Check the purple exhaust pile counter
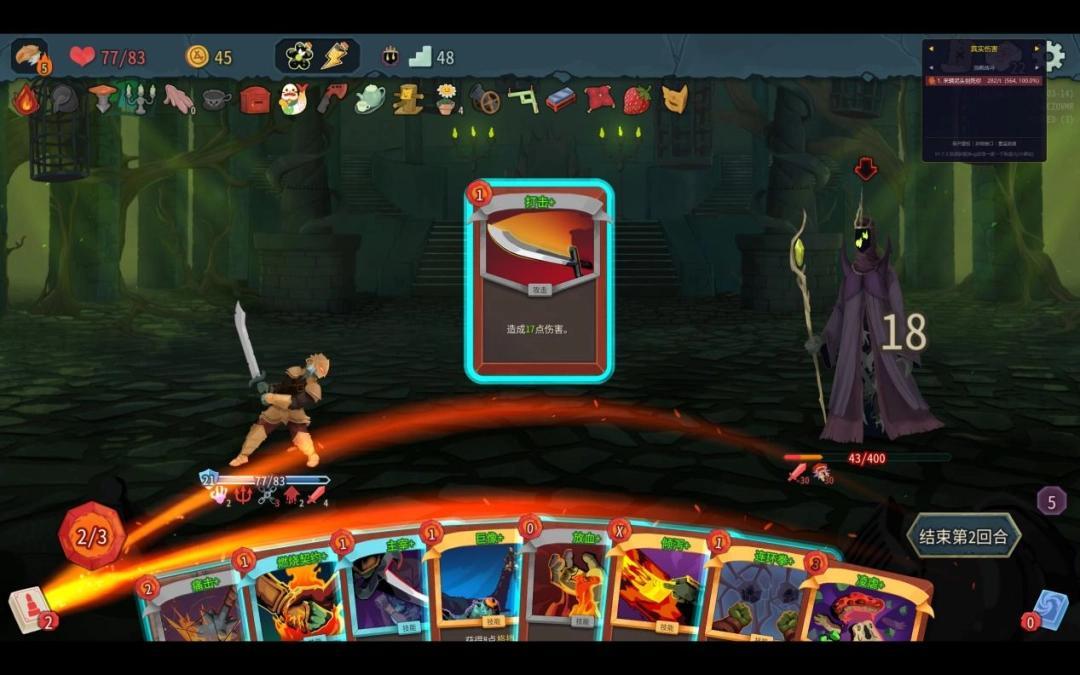 [x=1050, y=500]
